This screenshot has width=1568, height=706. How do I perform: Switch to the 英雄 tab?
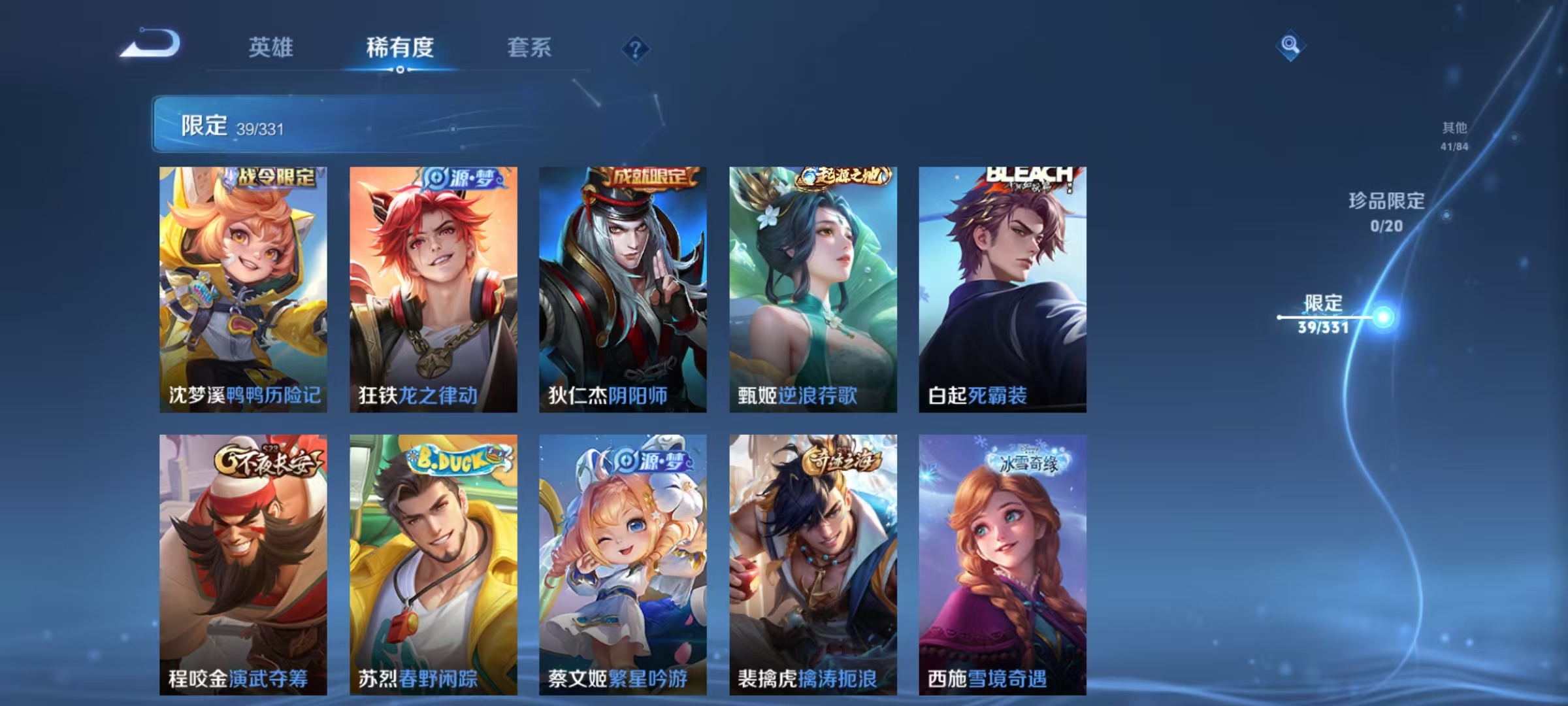[271, 47]
